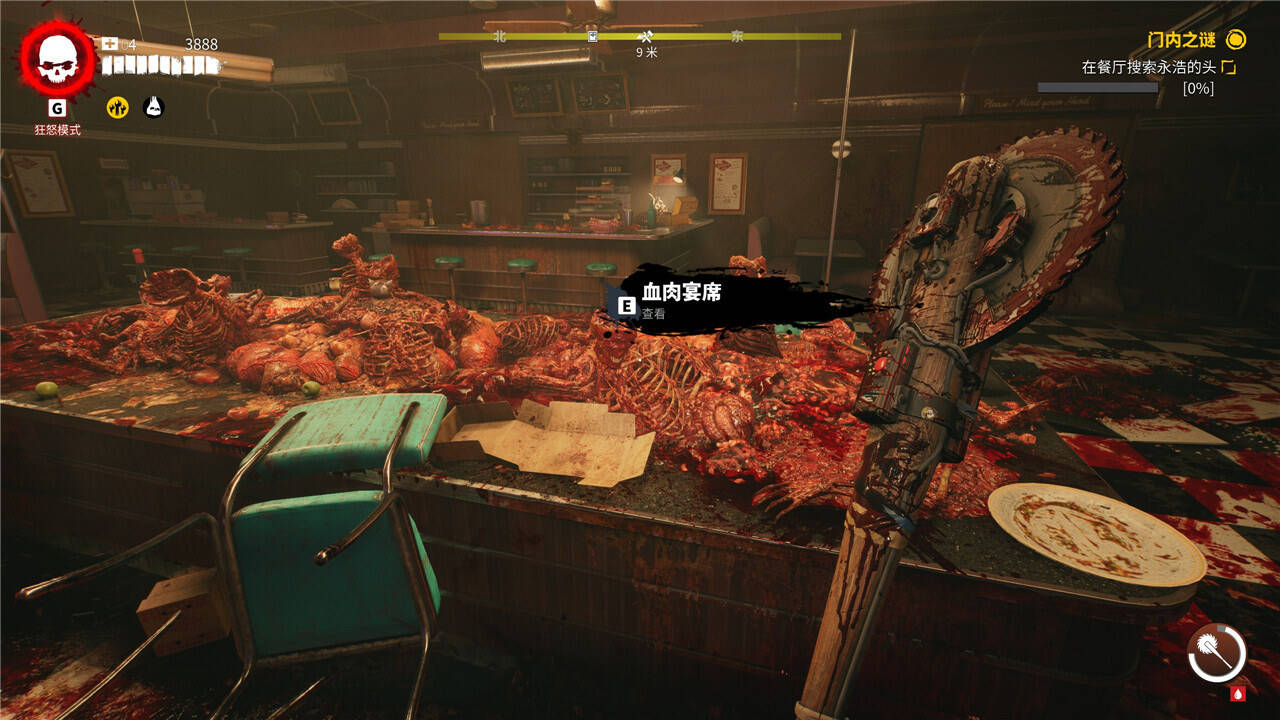
Task: Click the saw-blade bat weapon icon
Action: (1216, 654)
